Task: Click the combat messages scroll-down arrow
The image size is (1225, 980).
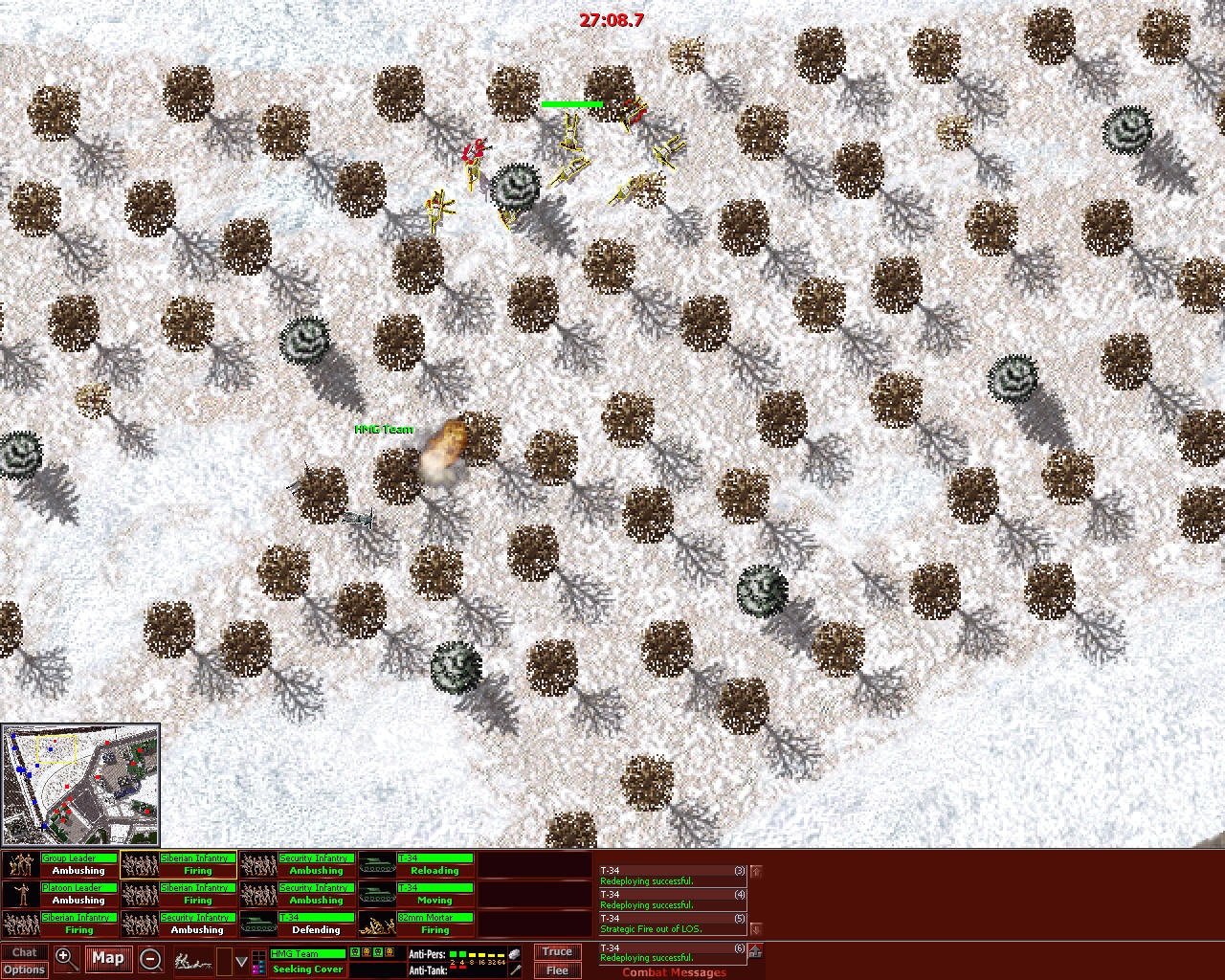Action: (x=756, y=928)
